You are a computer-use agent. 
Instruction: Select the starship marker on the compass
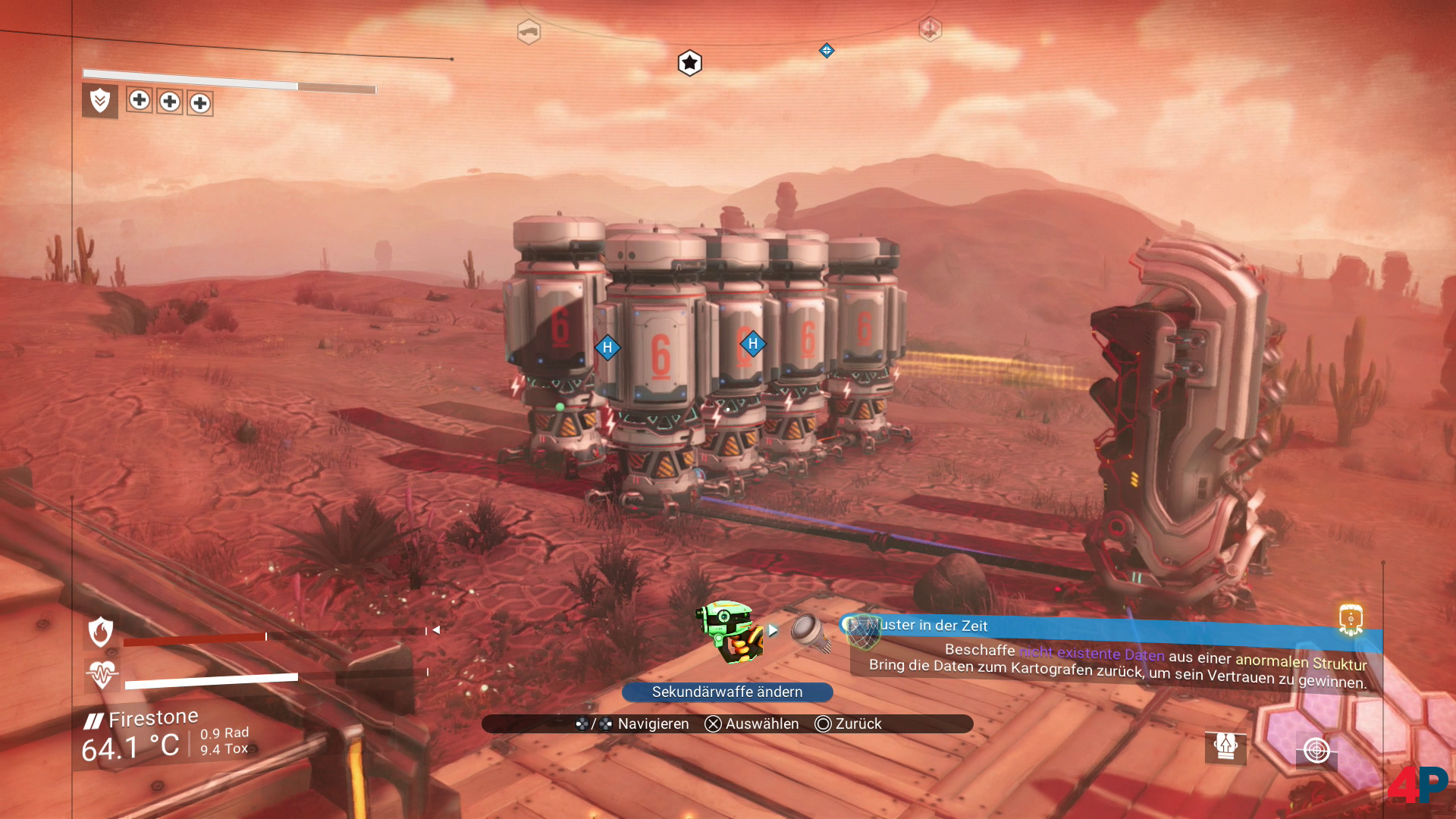(529, 32)
